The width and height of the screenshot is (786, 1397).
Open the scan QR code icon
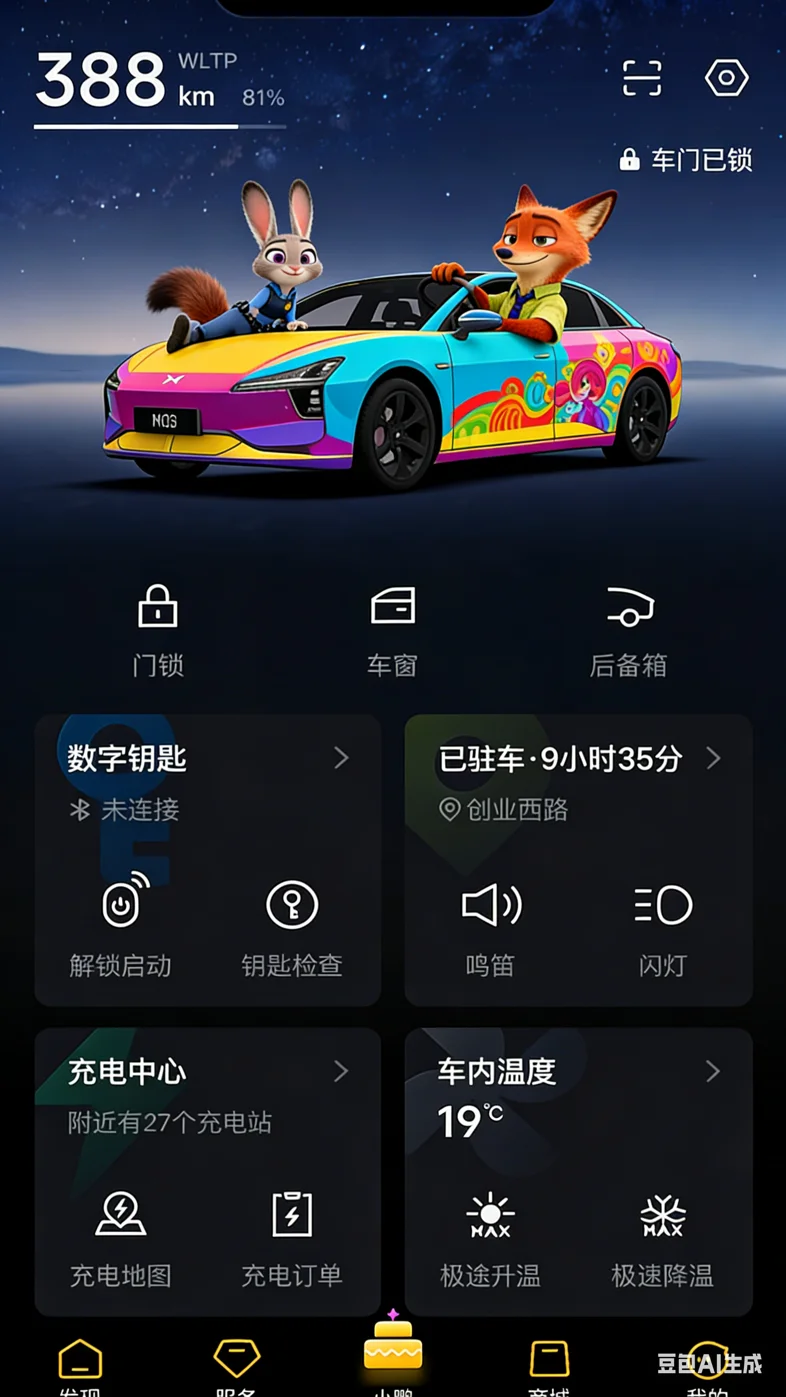pyautogui.click(x=642, y=78)
